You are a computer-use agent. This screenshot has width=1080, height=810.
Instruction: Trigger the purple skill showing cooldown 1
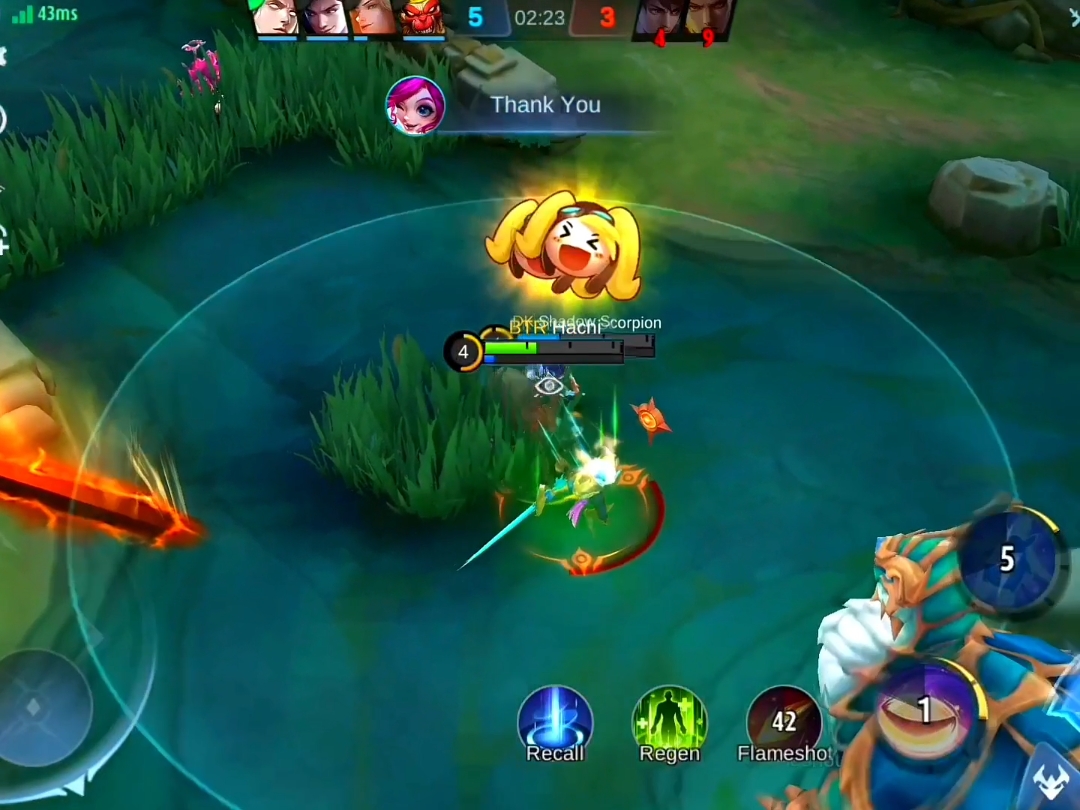coord(925,709)
